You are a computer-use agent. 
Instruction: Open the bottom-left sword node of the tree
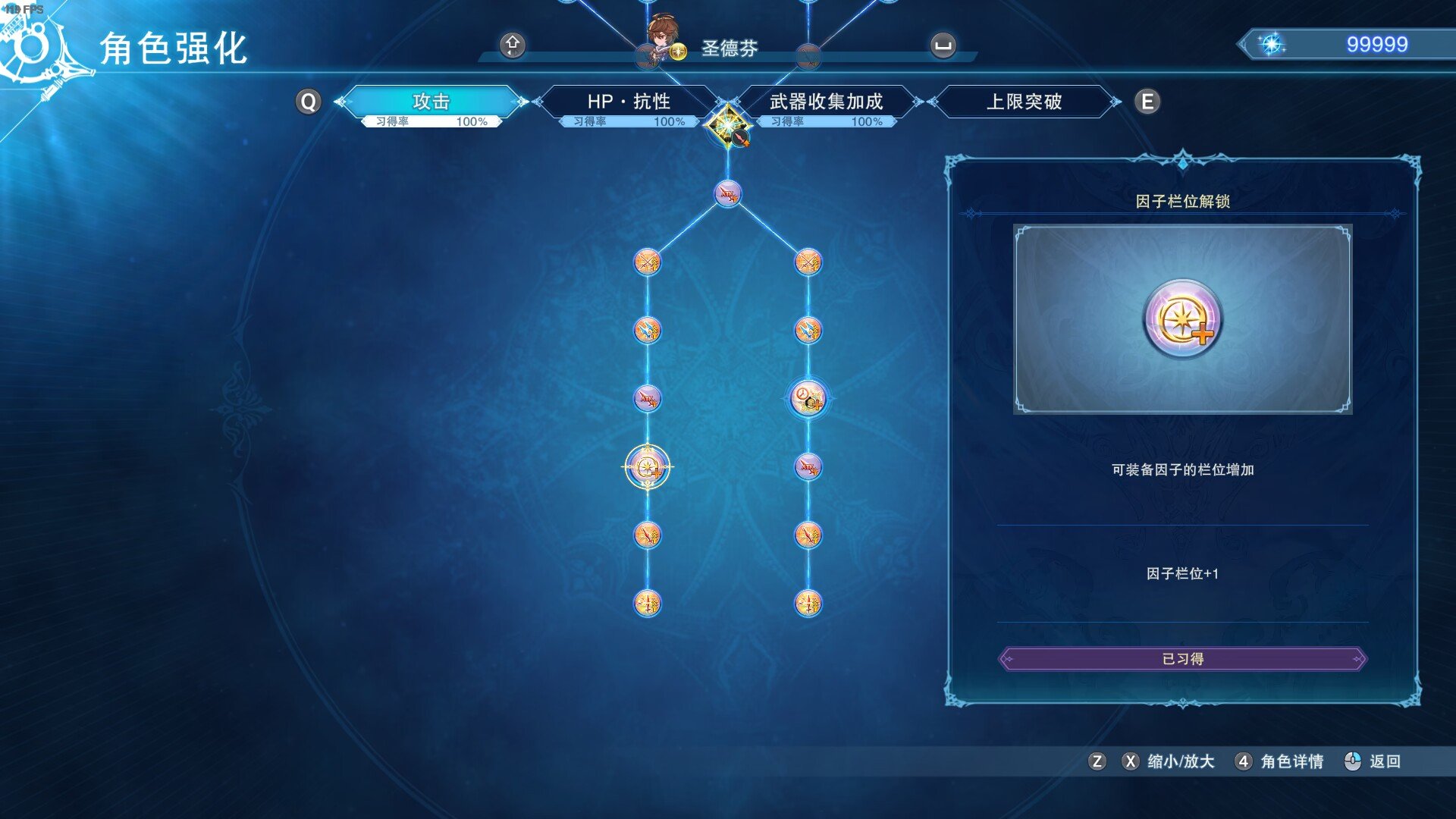(x=646, y=601)
